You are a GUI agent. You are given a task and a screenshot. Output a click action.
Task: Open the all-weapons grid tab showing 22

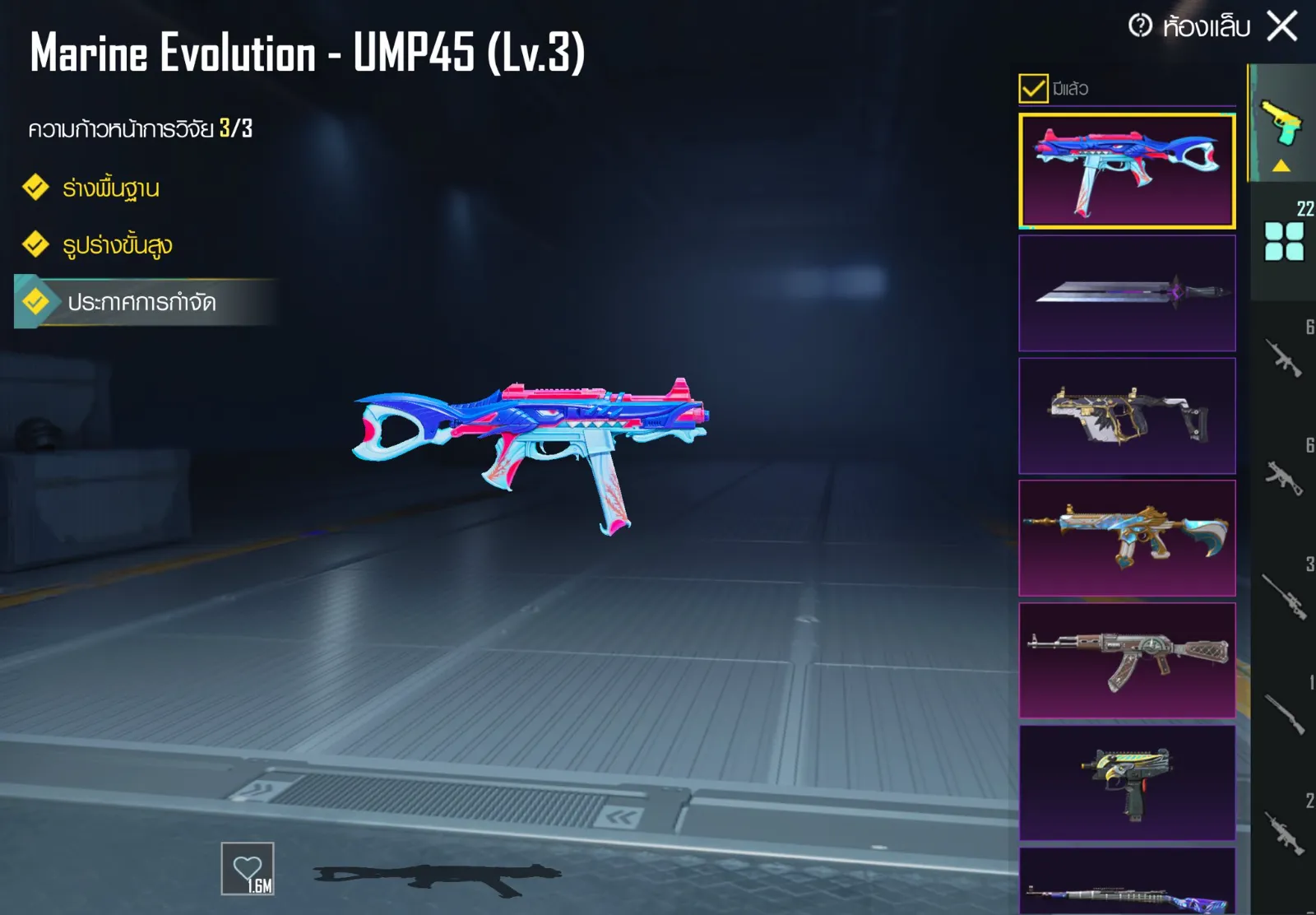coord(1284,240)
